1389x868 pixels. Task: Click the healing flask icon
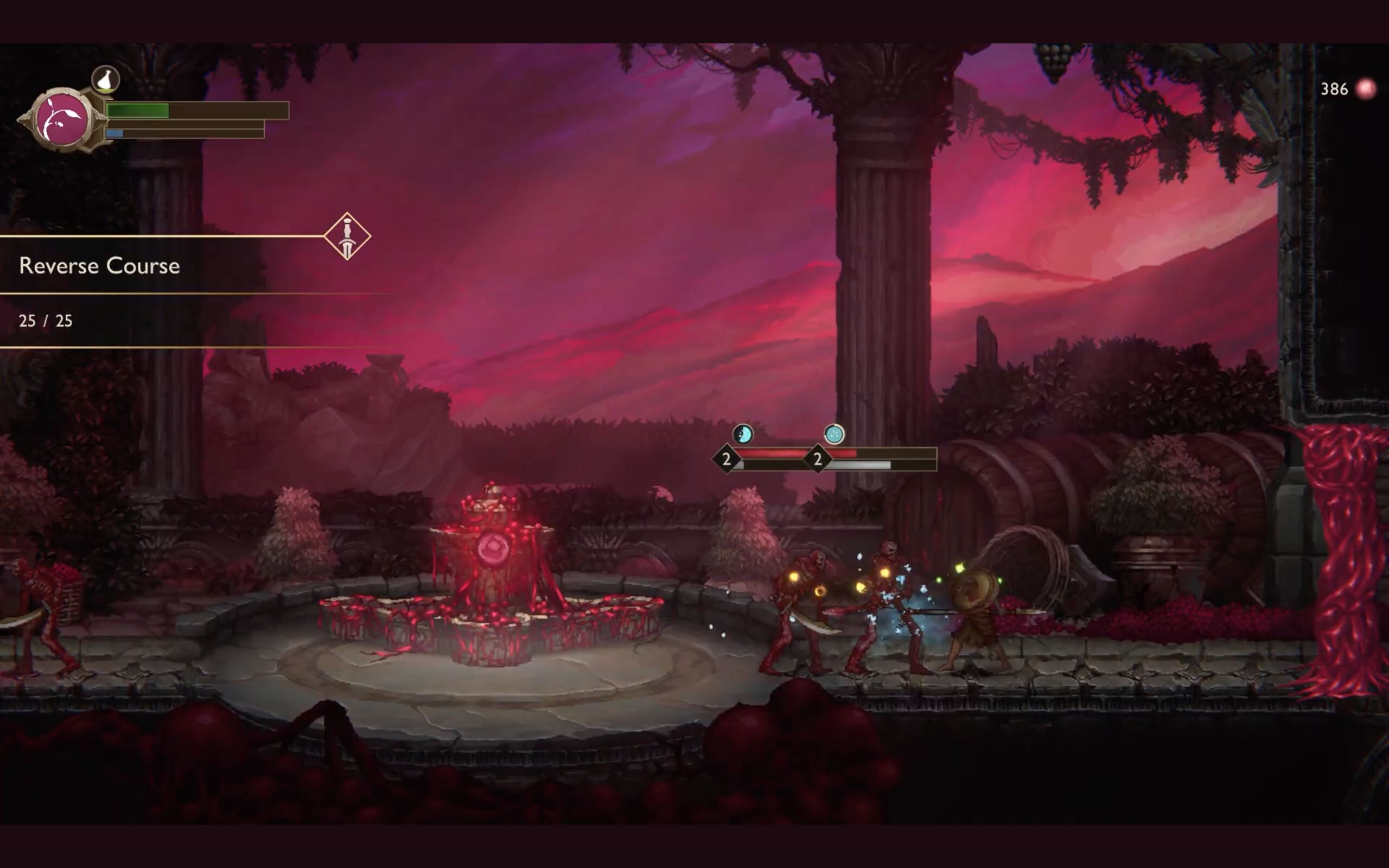[x=106, y=79]
